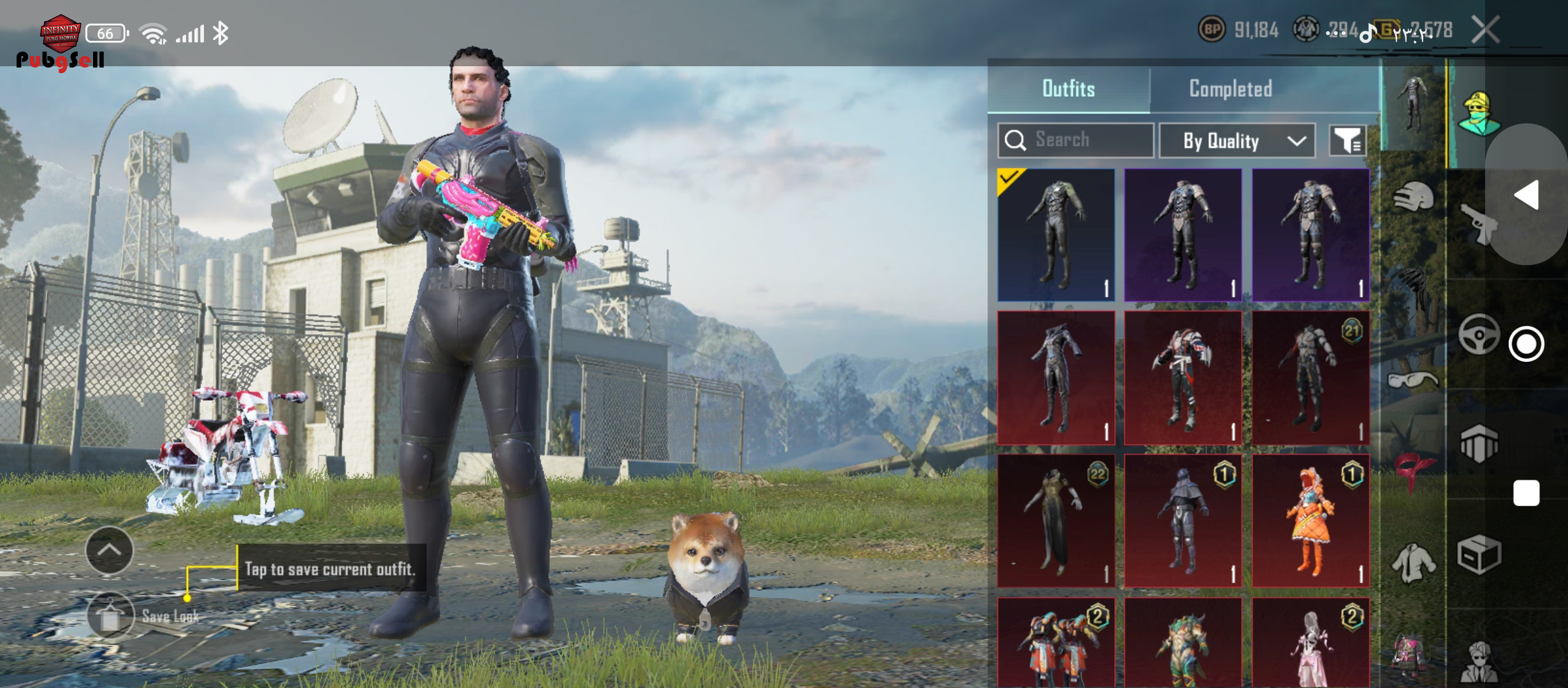The width and height of the screenshot is (1568, 688).
Task: Click the outfit Search field
Action: [x=1076, y=140]
